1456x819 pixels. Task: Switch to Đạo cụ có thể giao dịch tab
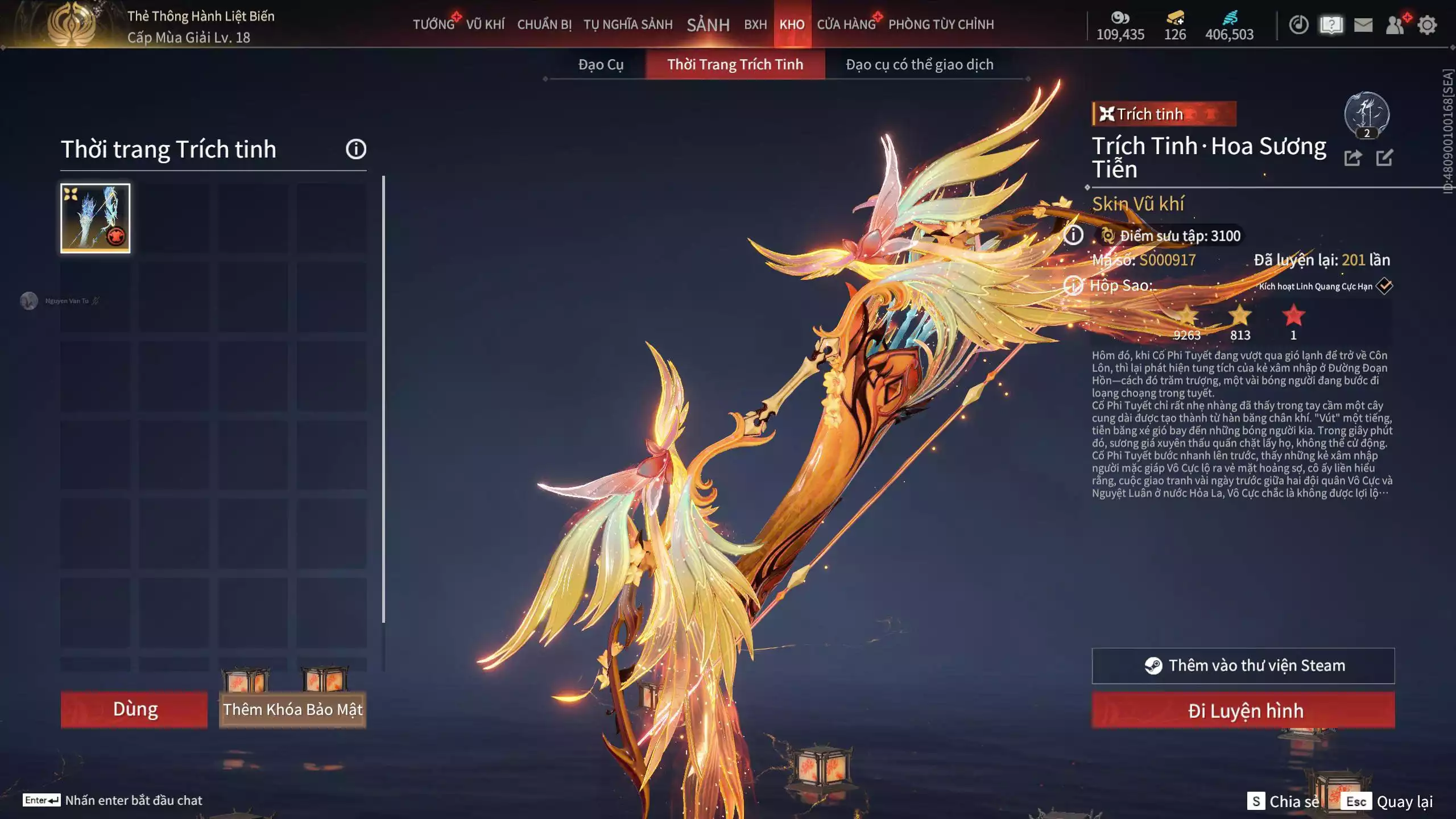click(x=919, y=64)
